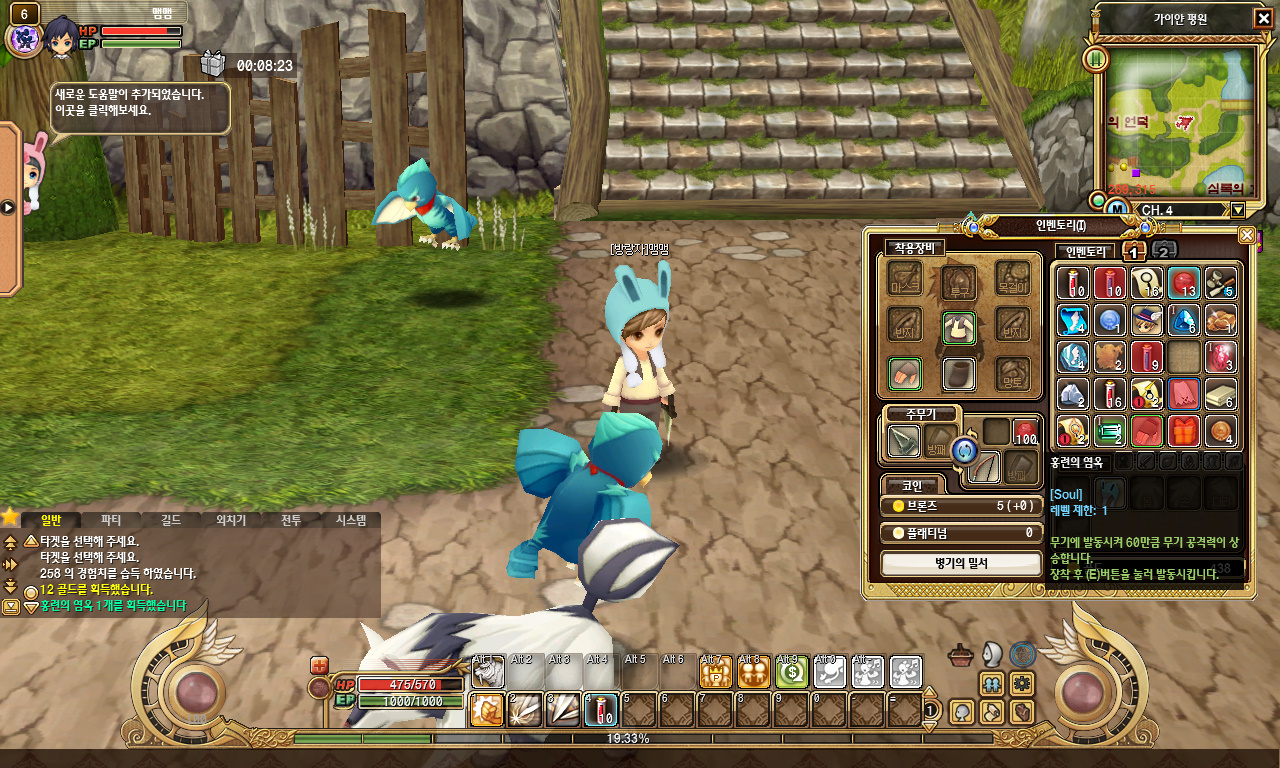The height and width of the screenshot is (768, 1280).
Task: Open the channel CH. 4 dropdown
Action: 1238,210
